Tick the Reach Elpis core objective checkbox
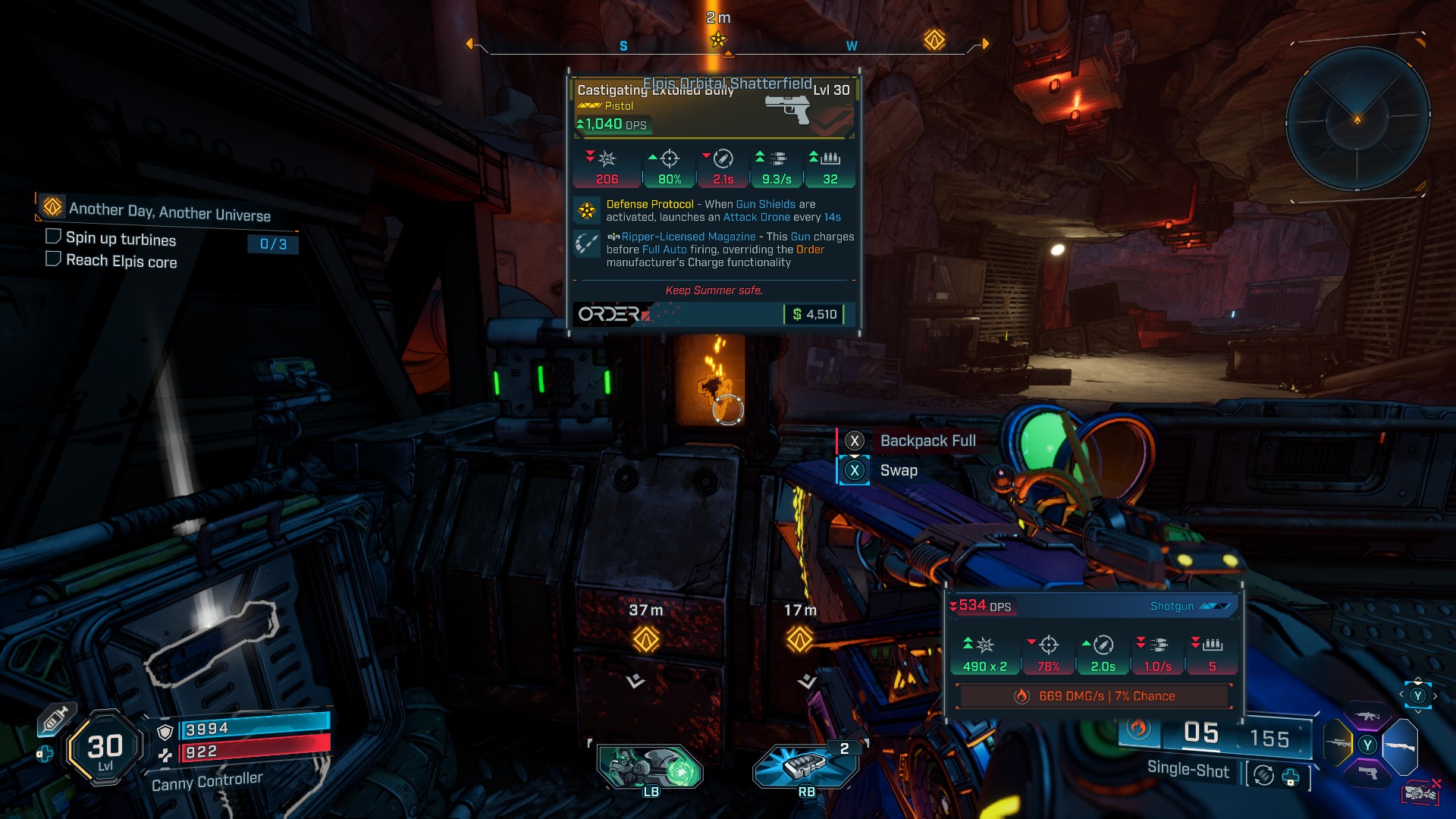The height and width of the screenshot is (819, 1456). click(53, 259)
